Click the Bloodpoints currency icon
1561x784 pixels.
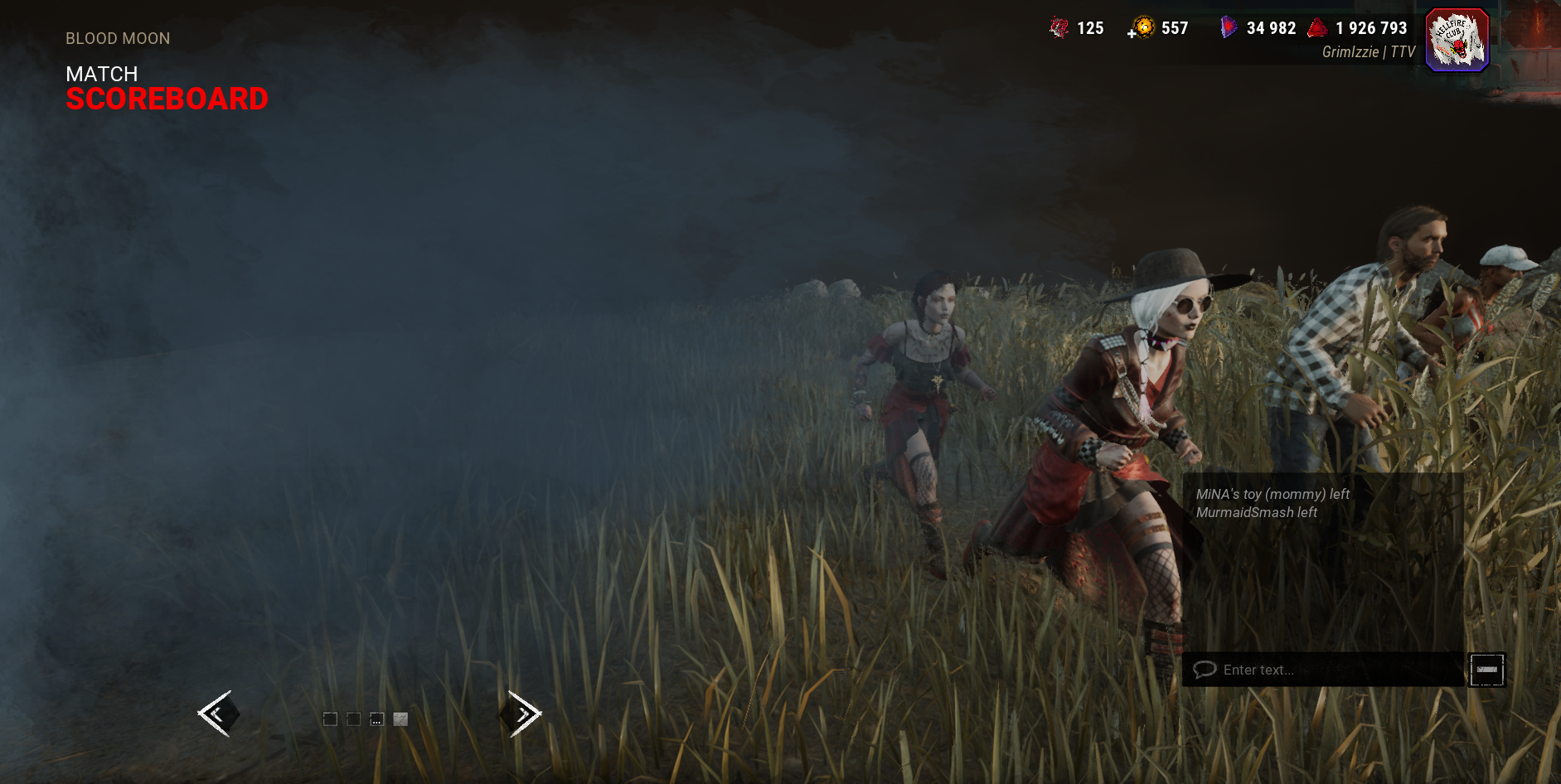1317,28
